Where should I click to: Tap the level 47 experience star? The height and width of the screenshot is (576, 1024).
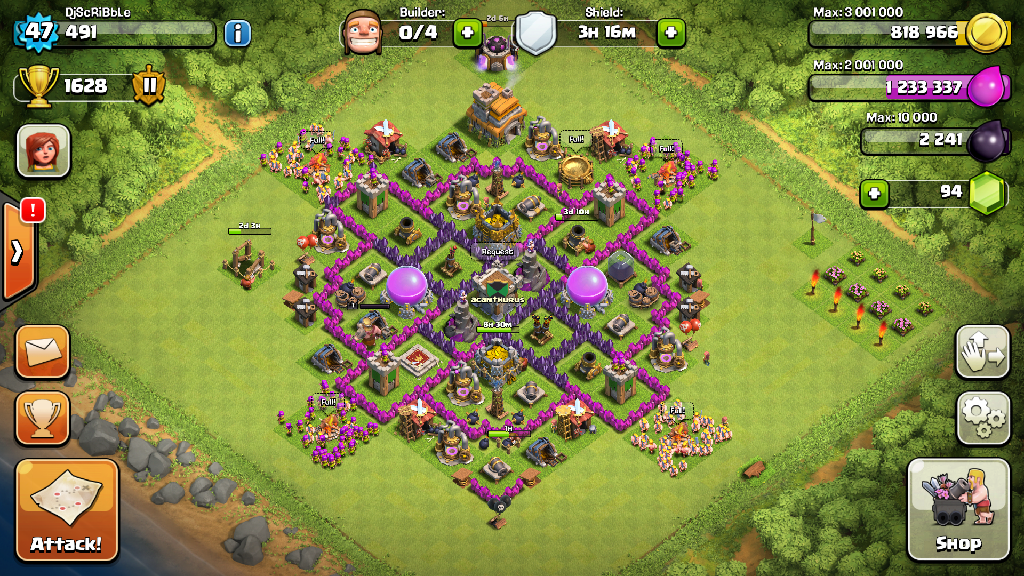coord(38,31)
